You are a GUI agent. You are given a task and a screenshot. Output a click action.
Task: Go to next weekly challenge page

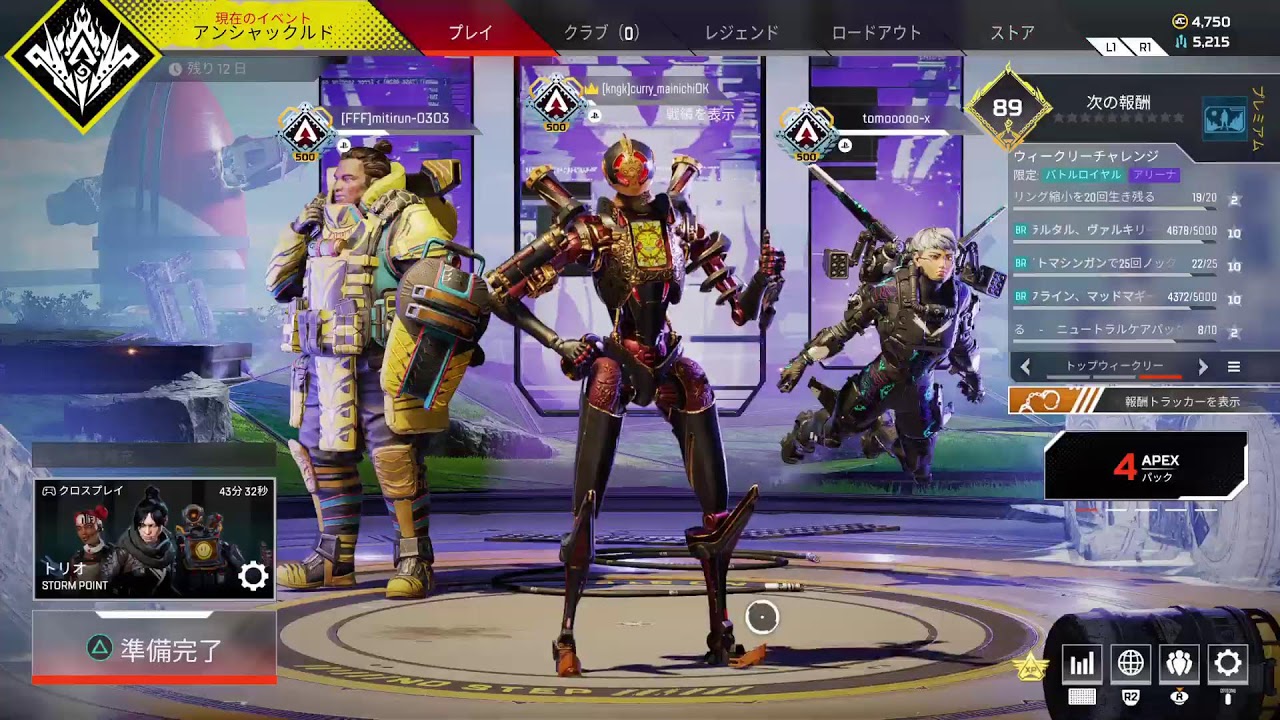[x=1203, y=367]
